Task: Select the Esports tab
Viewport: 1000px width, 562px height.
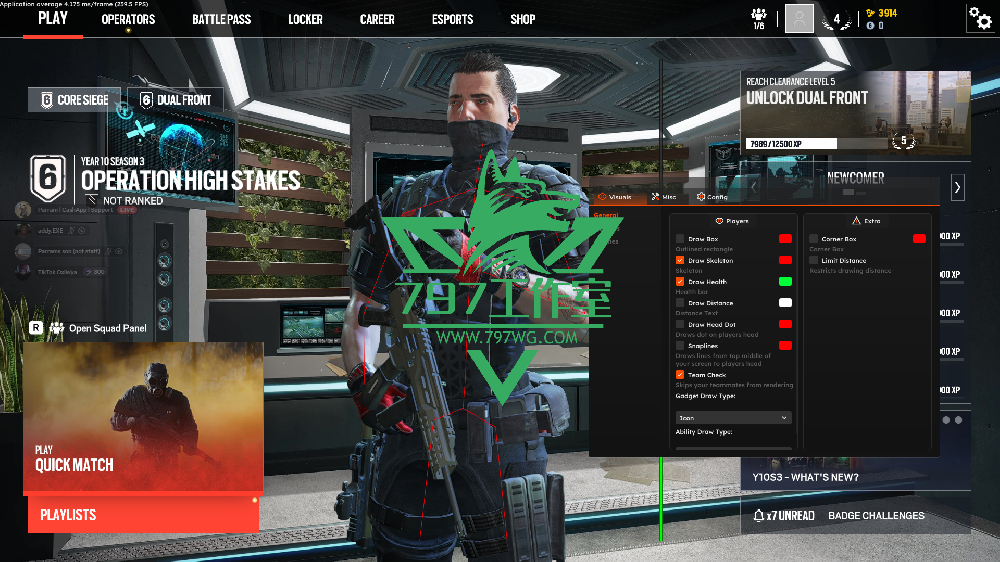Action: click(x=452, y=19)
